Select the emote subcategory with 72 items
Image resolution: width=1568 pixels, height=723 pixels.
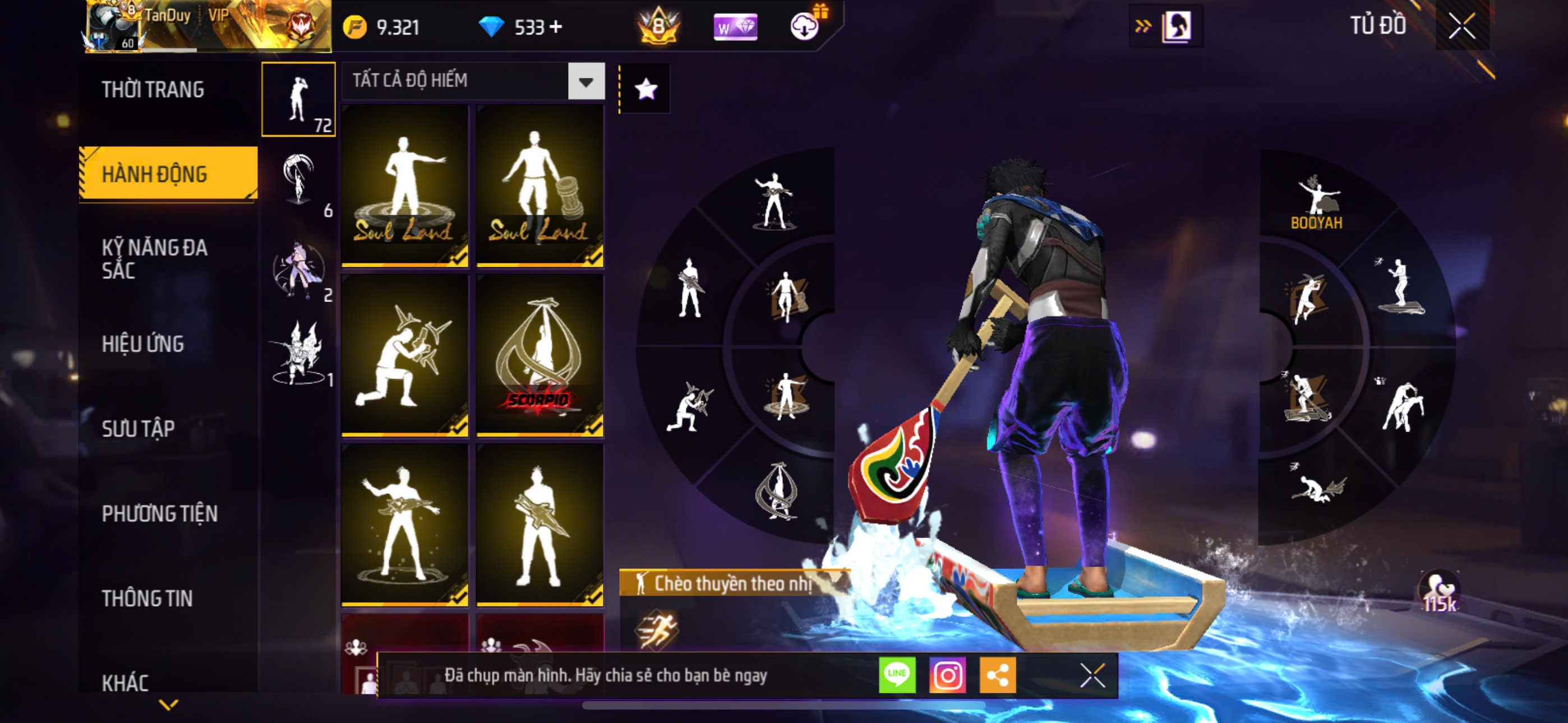tap(298, 99)
